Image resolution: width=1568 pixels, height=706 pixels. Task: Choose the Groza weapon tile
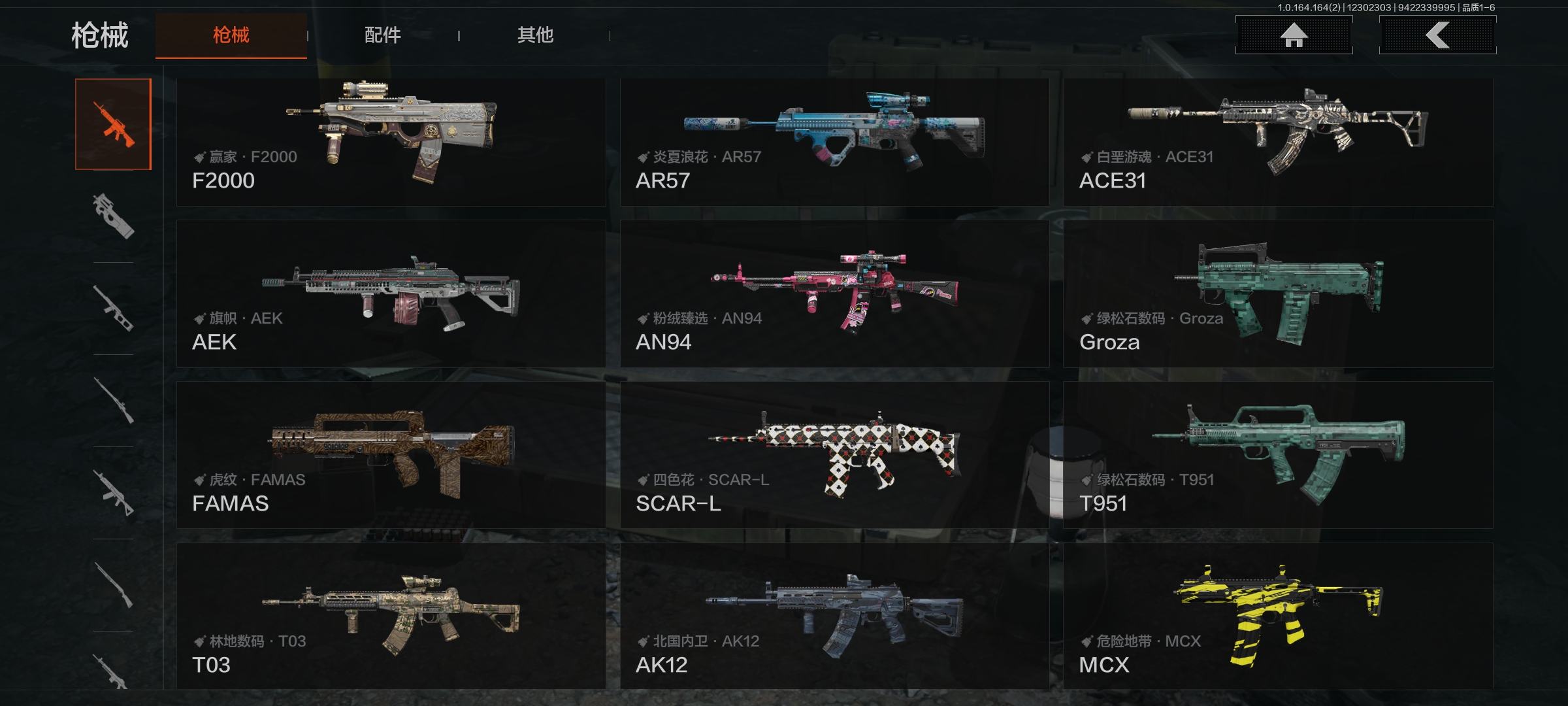coord(1278,294)
